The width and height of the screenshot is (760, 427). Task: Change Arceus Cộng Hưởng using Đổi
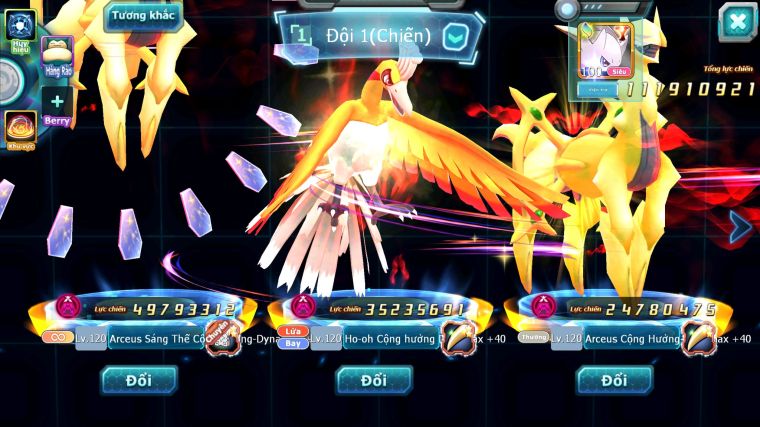pyautogui.click(x=614, y=380)
